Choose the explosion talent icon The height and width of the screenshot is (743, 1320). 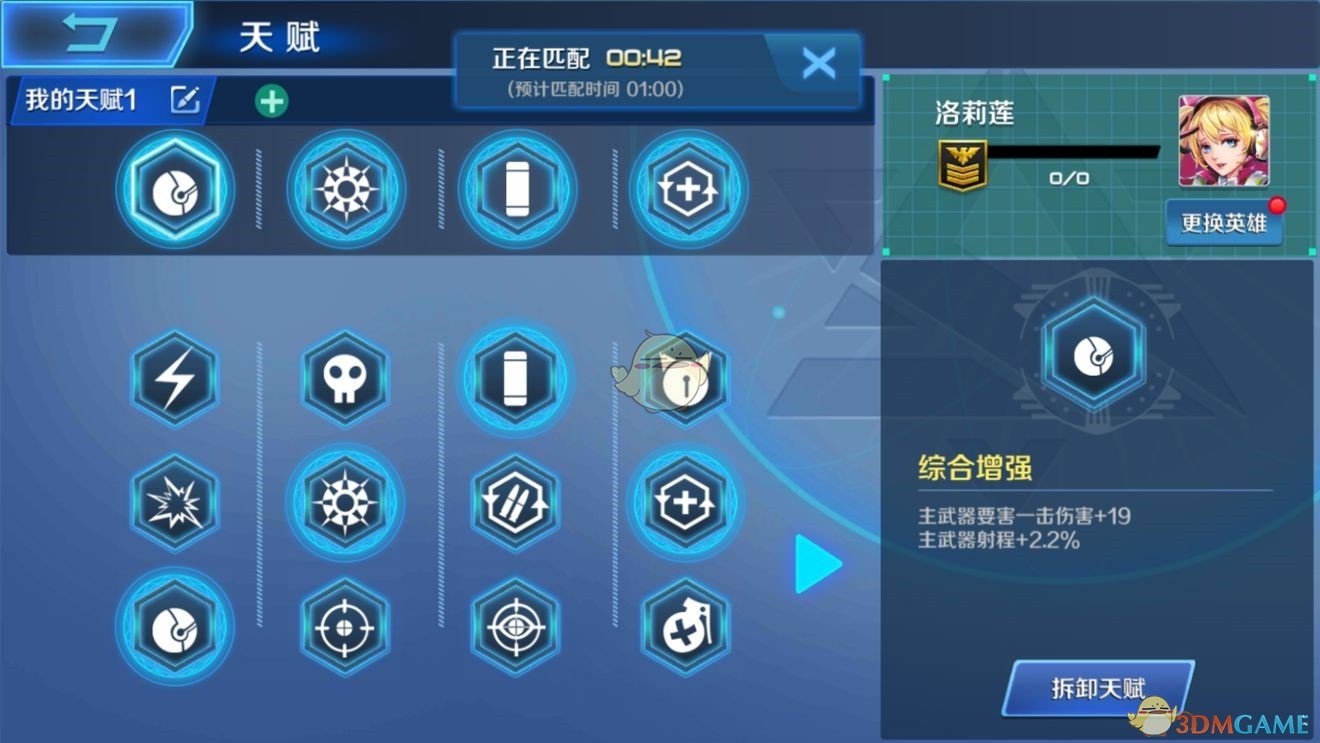175,505
